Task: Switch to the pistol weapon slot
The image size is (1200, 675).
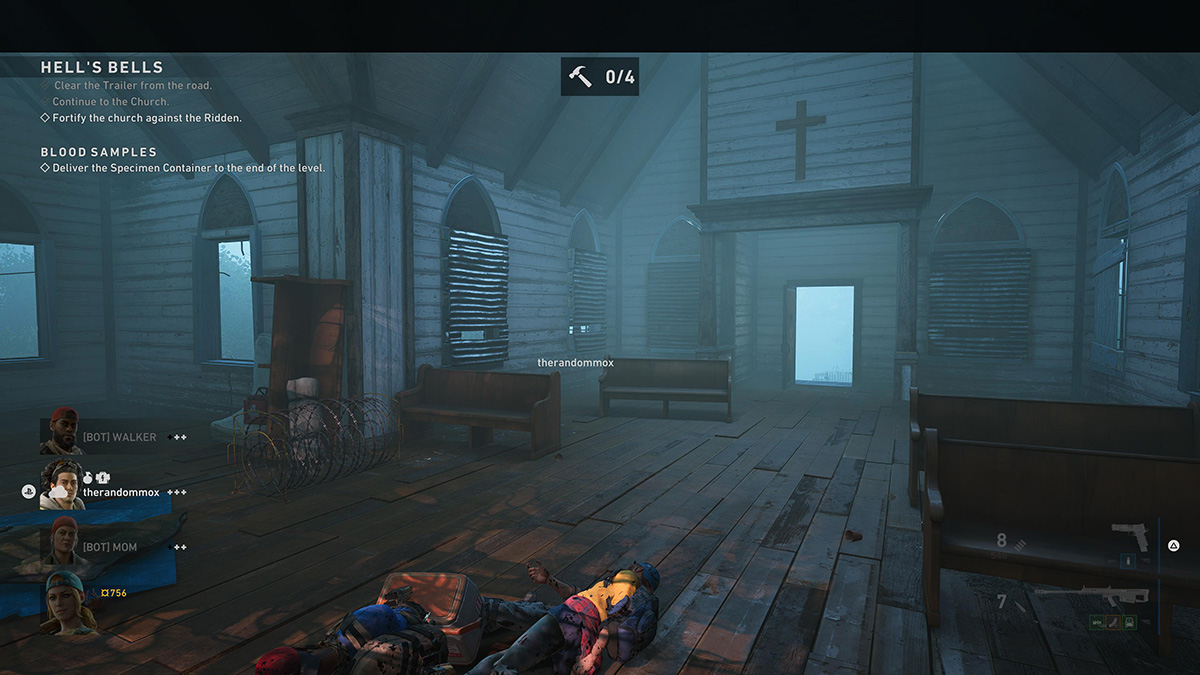Action: tap(1131, 536)
